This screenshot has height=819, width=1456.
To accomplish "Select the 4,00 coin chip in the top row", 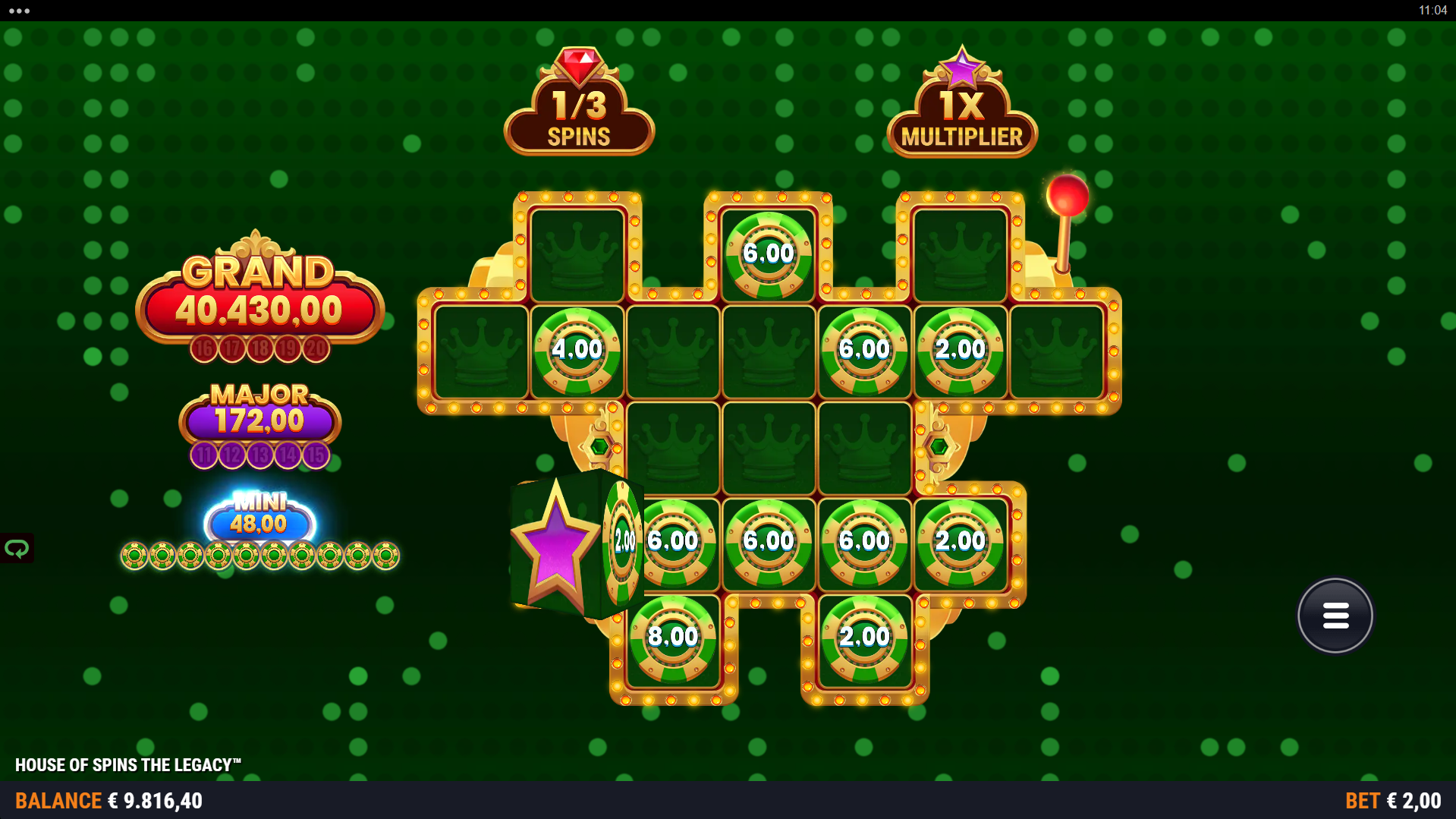I will click(579, 350).
